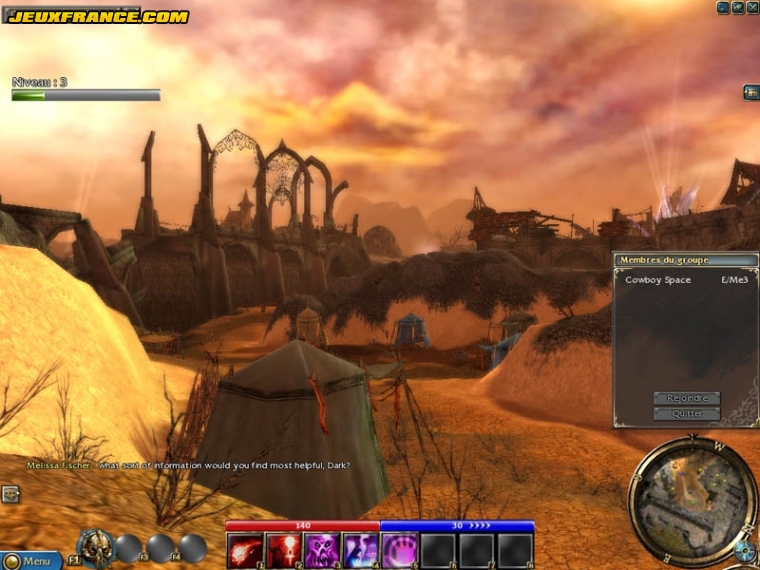The height and width of the screenshot is (570, 760).
Task: Open the chat bubble button
Action: [10, 493]
